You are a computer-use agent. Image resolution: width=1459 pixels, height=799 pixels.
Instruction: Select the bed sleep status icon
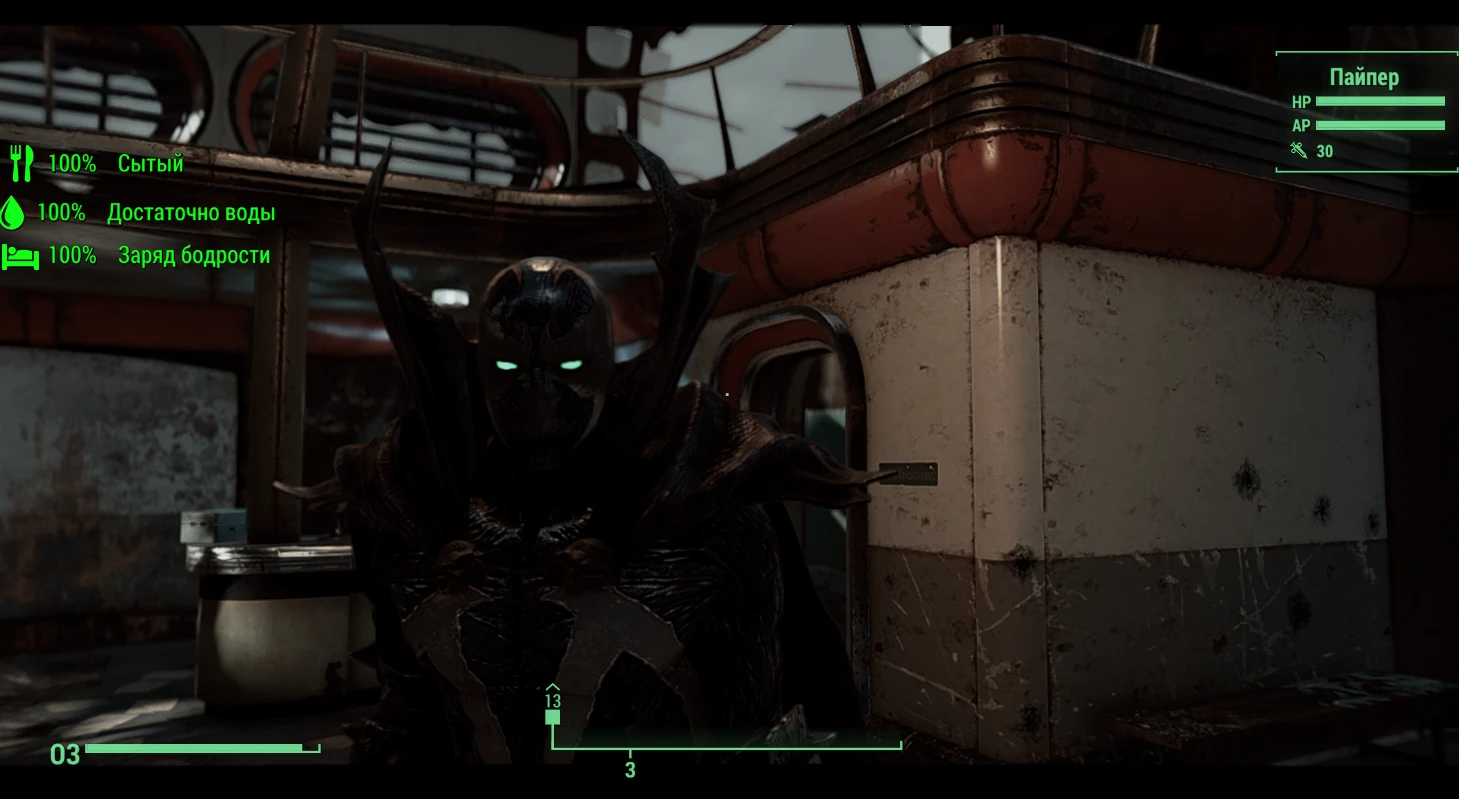click(20, 255)
